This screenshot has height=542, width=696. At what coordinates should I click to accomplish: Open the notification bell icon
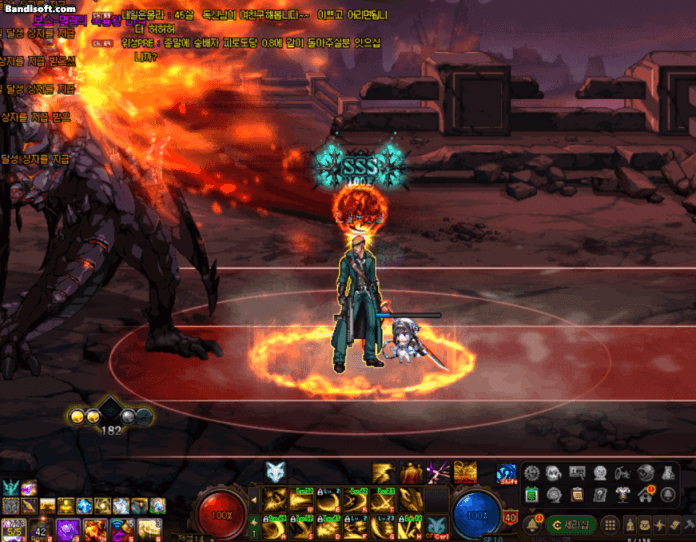[x=532, y=524]
